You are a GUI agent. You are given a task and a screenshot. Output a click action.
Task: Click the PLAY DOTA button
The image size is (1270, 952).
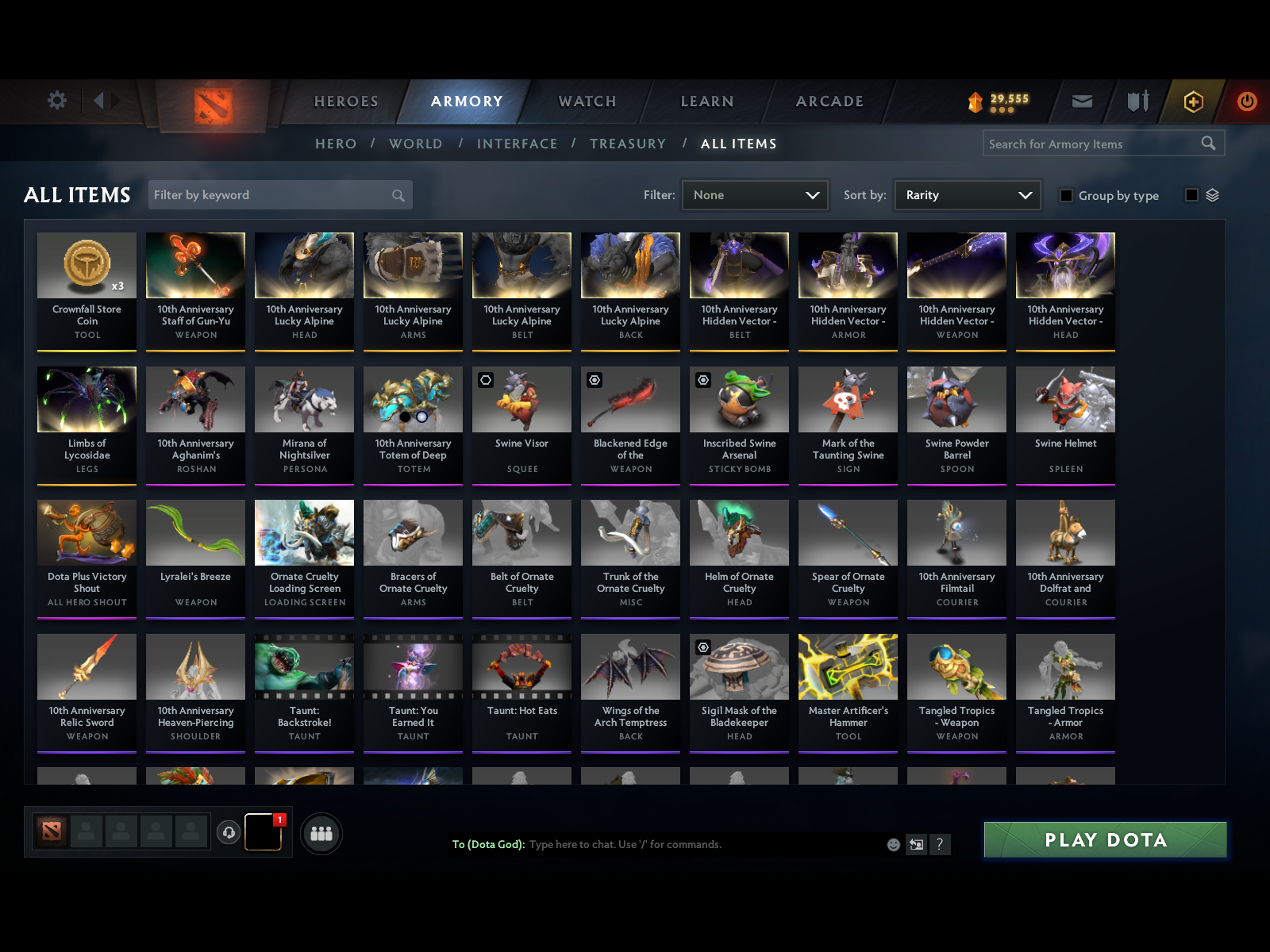(1105, 839)
